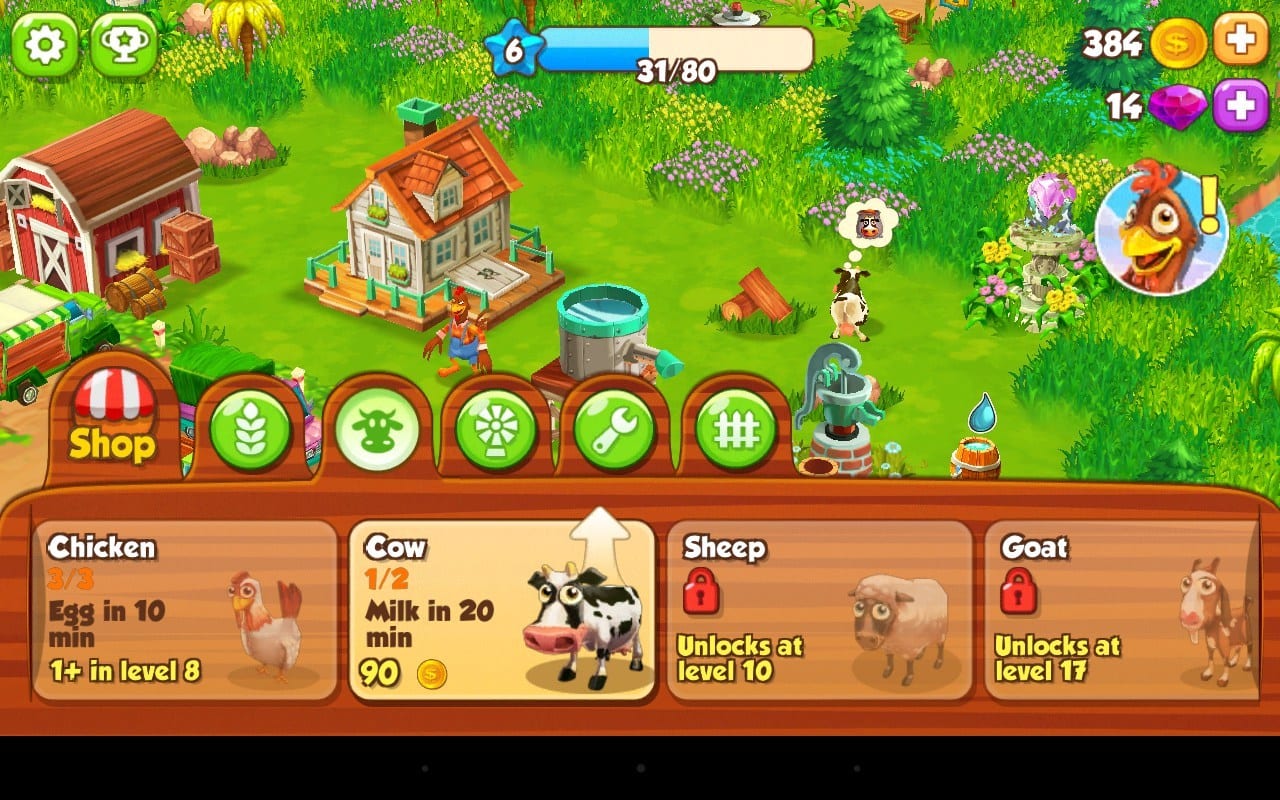The height and width of the screenshot is (800, 1280).
Task: Select the animals category icon
Action: [x=376, y=428]
